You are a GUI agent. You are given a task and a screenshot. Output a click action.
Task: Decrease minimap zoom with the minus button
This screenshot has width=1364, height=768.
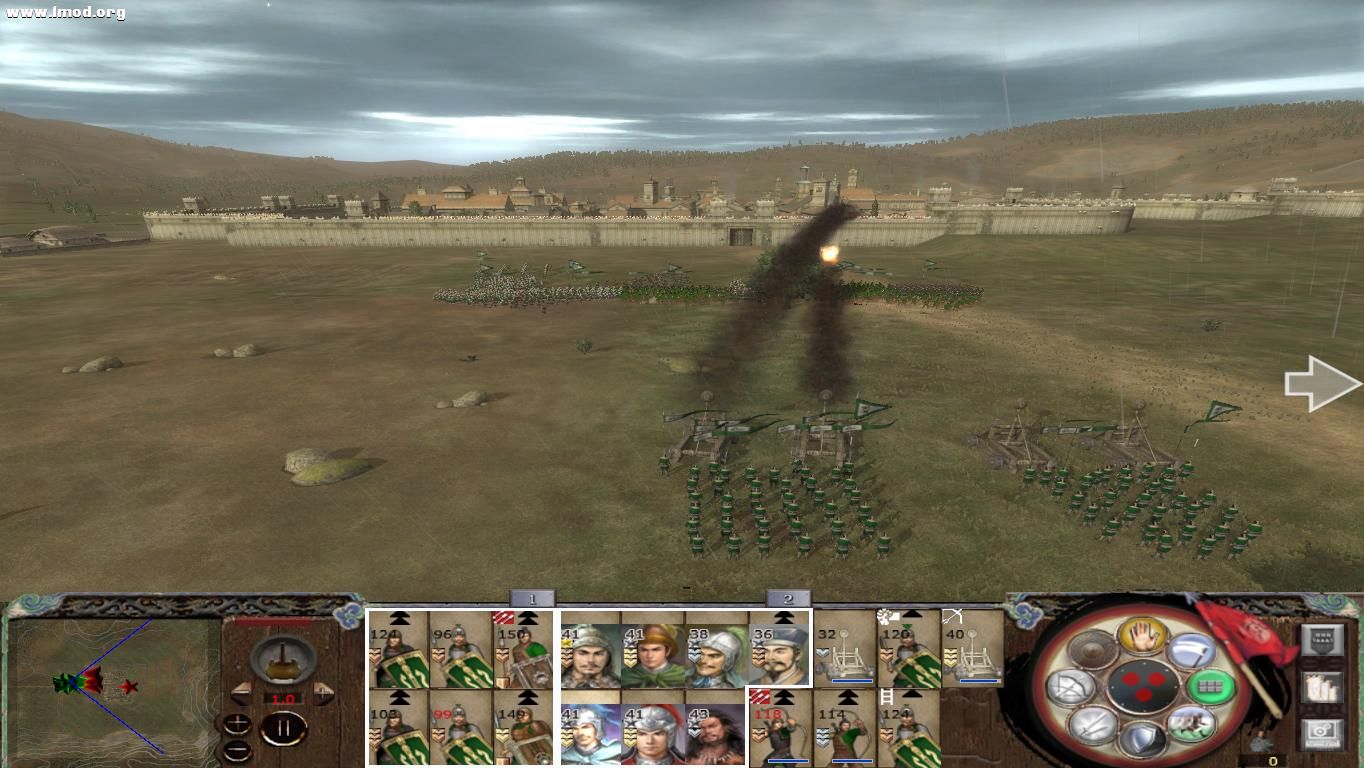tap(237, 751)
